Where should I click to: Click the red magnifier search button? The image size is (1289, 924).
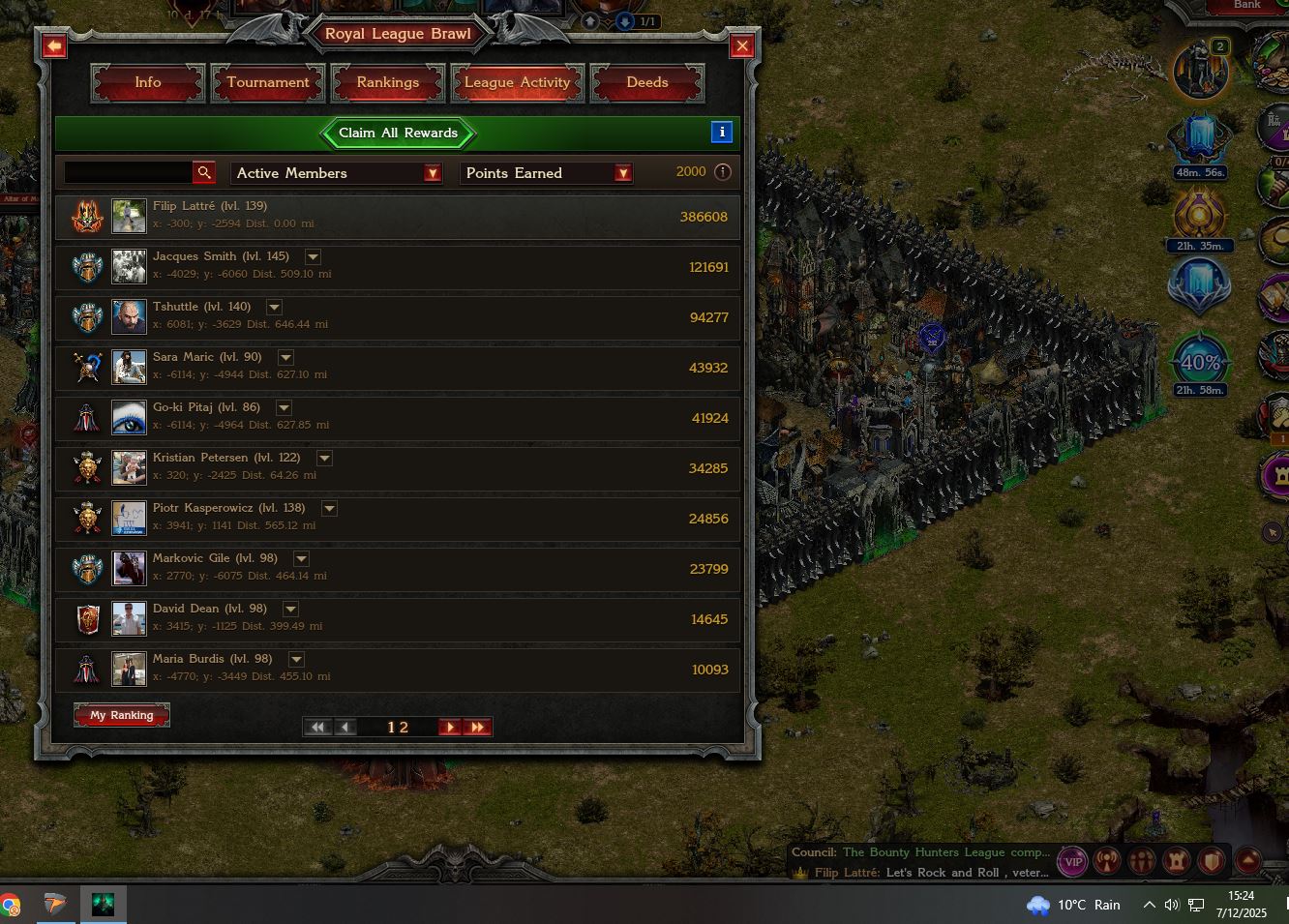[x=204, y=172]
